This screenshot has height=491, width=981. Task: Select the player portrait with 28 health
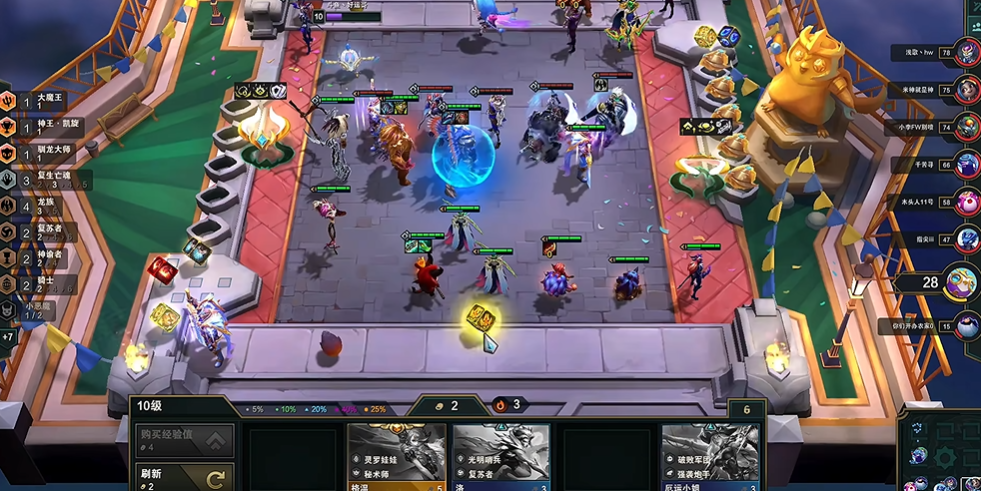click(960, 282)
